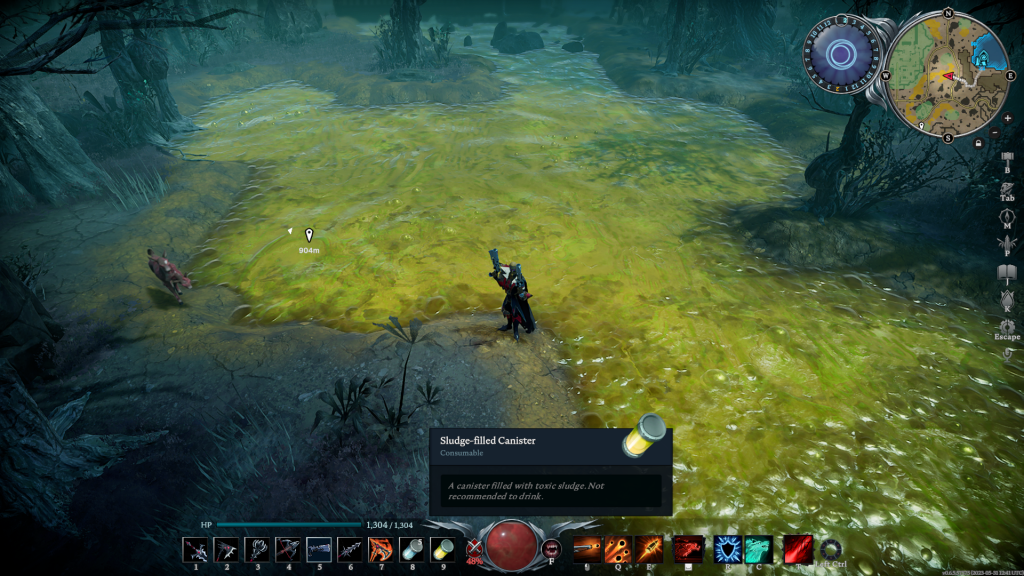
Task: Equip the pistol weapon in slot 5
Action: (x=319, y=549)
